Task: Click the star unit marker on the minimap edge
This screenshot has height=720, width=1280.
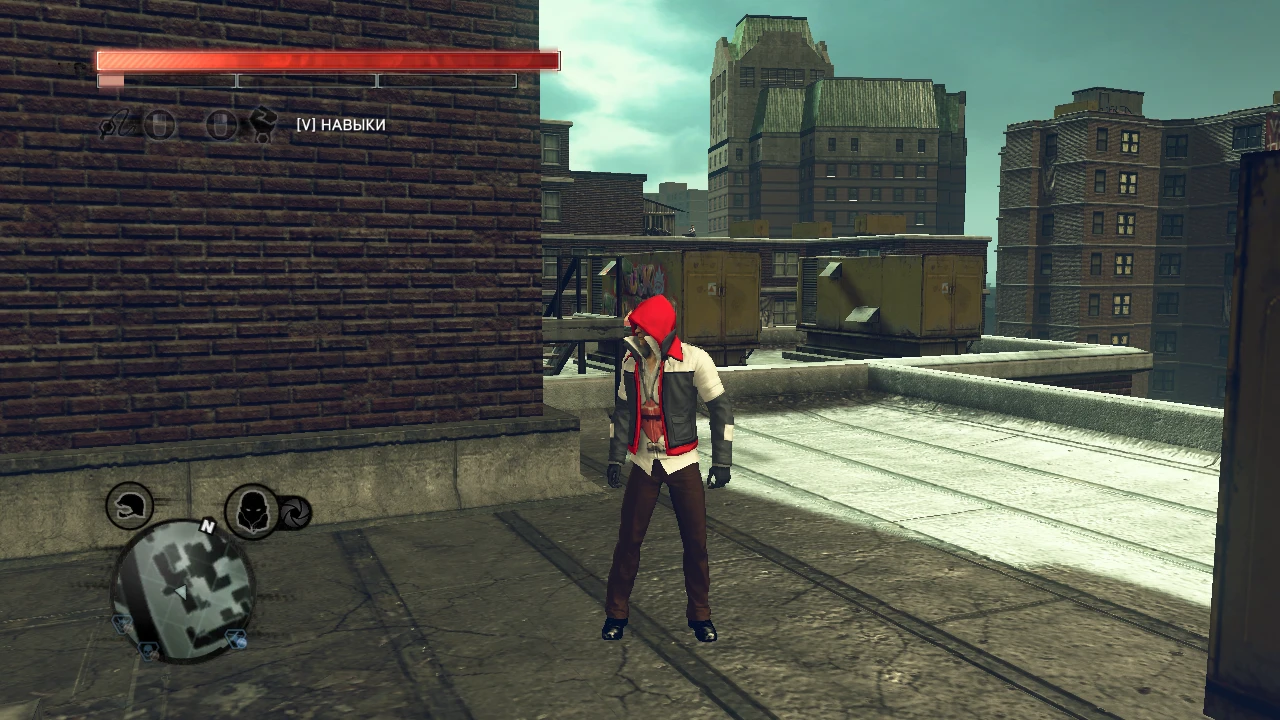Action: [x=121, y=622]
